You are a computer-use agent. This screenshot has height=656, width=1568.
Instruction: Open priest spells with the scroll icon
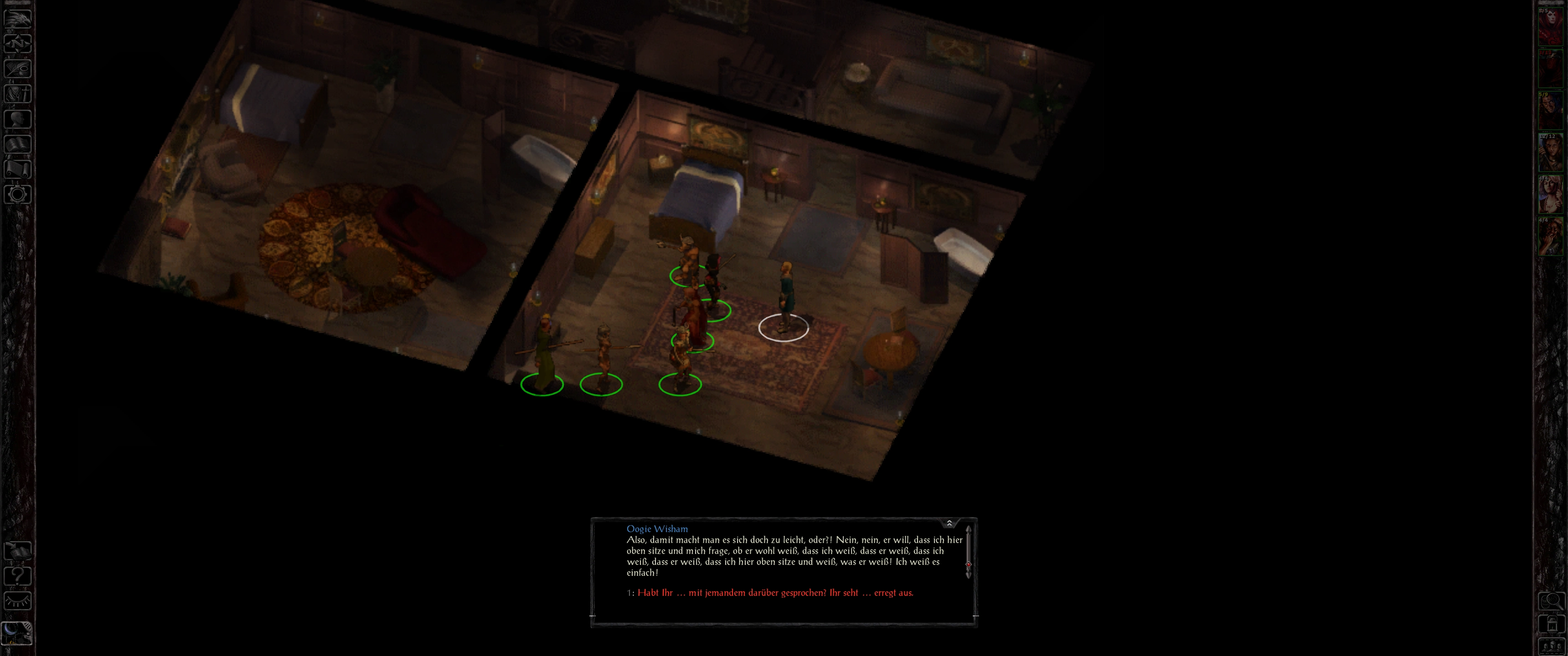point(17,169)
